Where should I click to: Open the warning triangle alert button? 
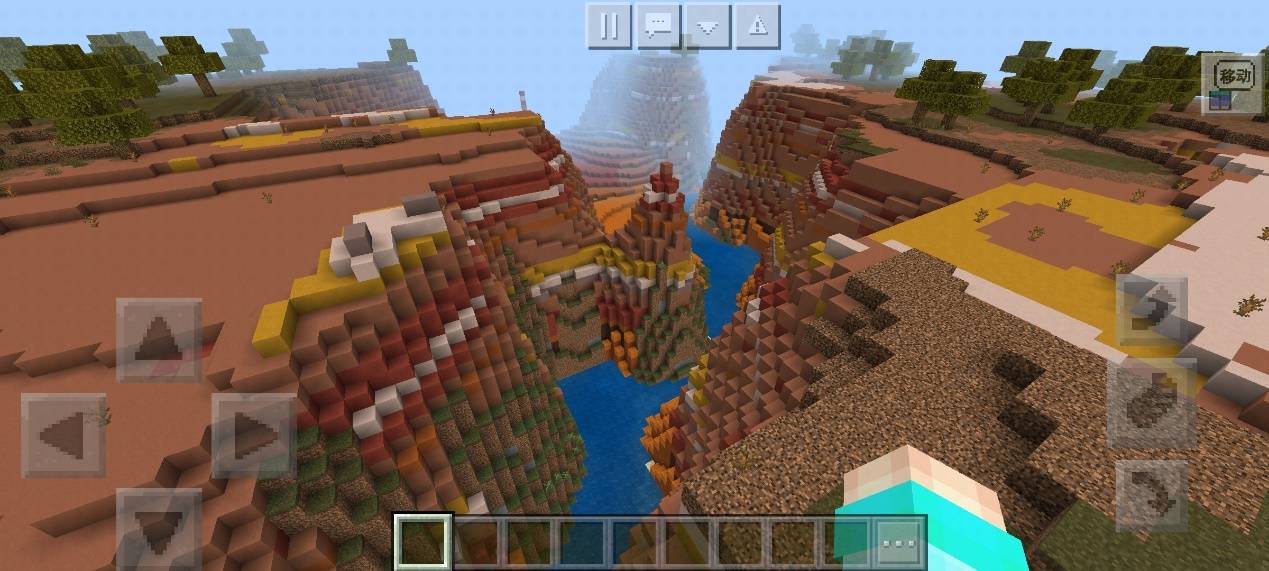(757, 26)
